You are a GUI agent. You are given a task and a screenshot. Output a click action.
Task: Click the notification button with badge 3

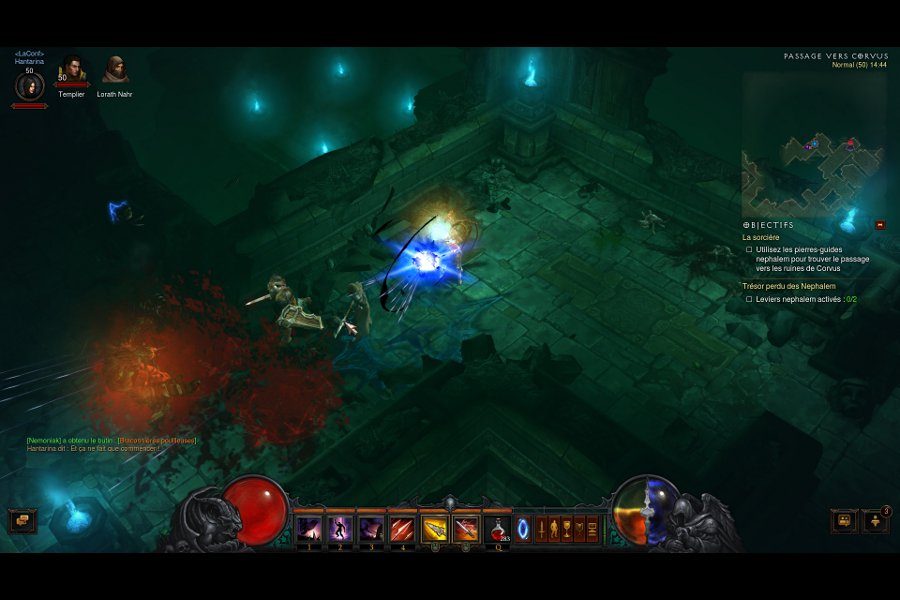(x=876, y=520)
